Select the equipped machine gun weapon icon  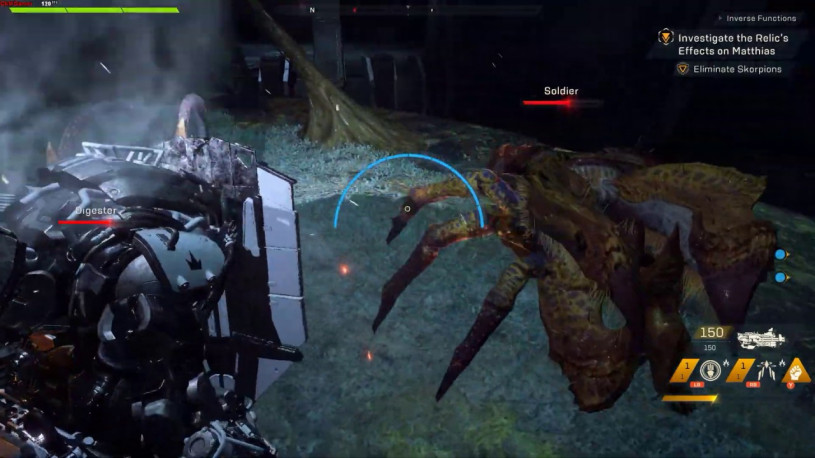760,340
